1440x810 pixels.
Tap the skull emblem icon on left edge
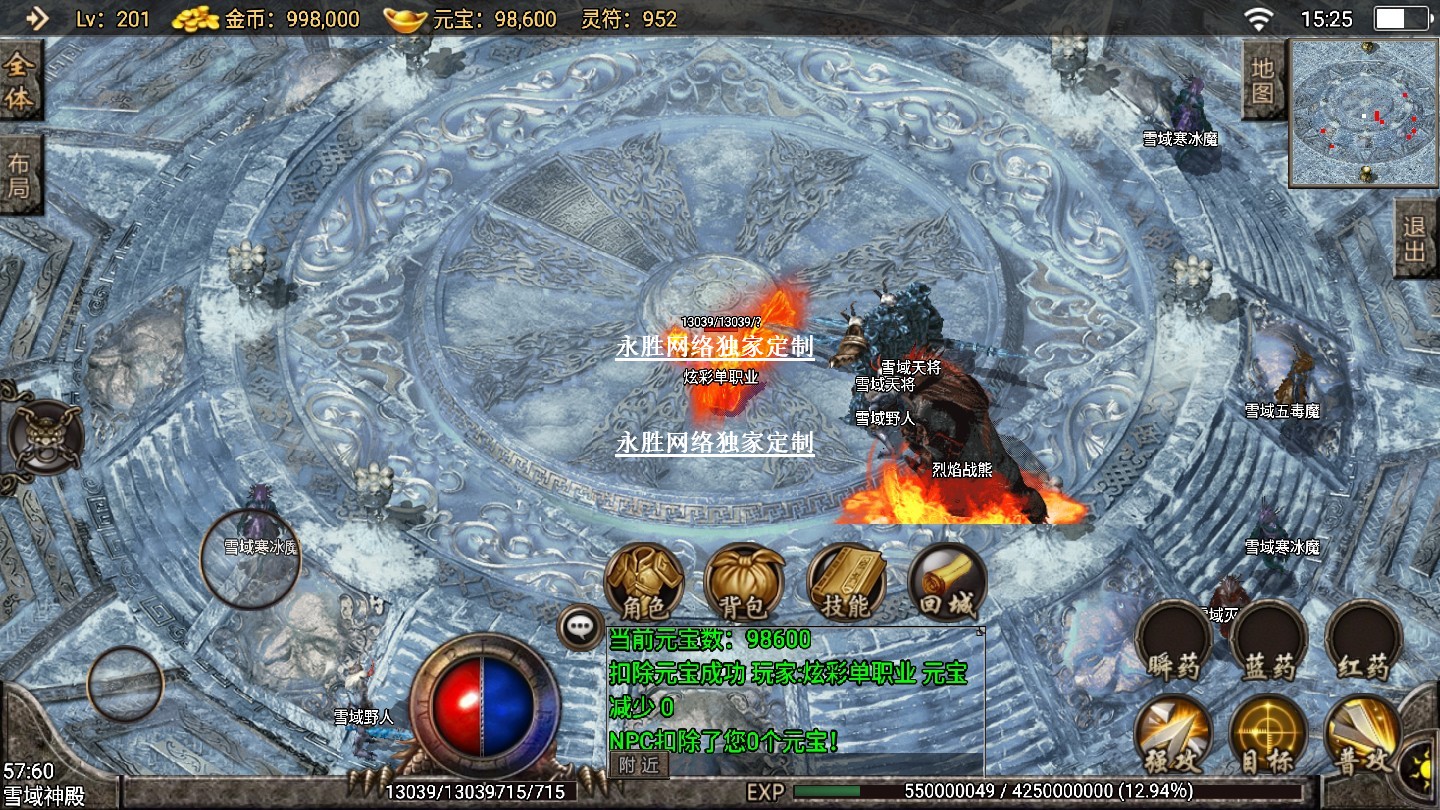coord(45,439)
